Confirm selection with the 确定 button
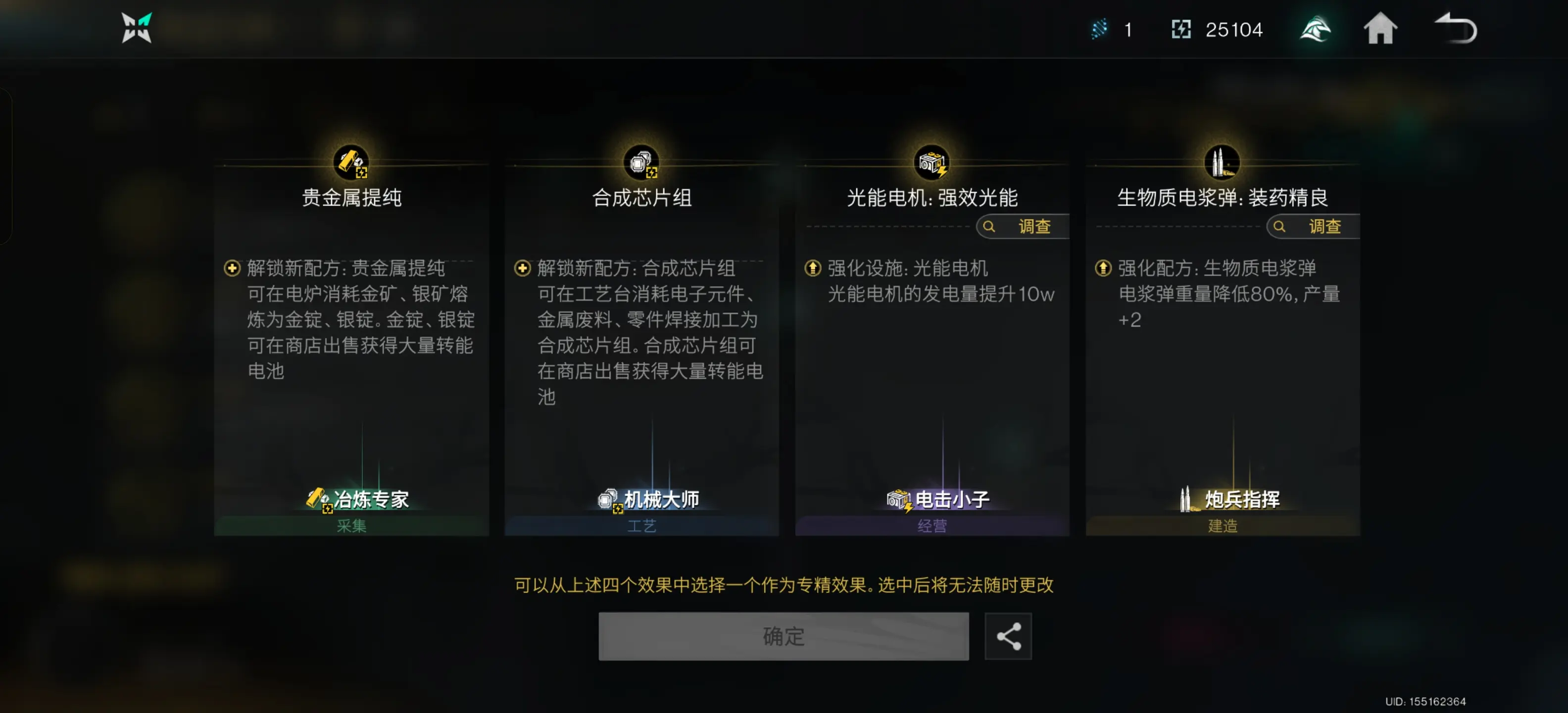The height and width of the screenshot is (713, 1568). pyautogui.click(x=784, y=636)
